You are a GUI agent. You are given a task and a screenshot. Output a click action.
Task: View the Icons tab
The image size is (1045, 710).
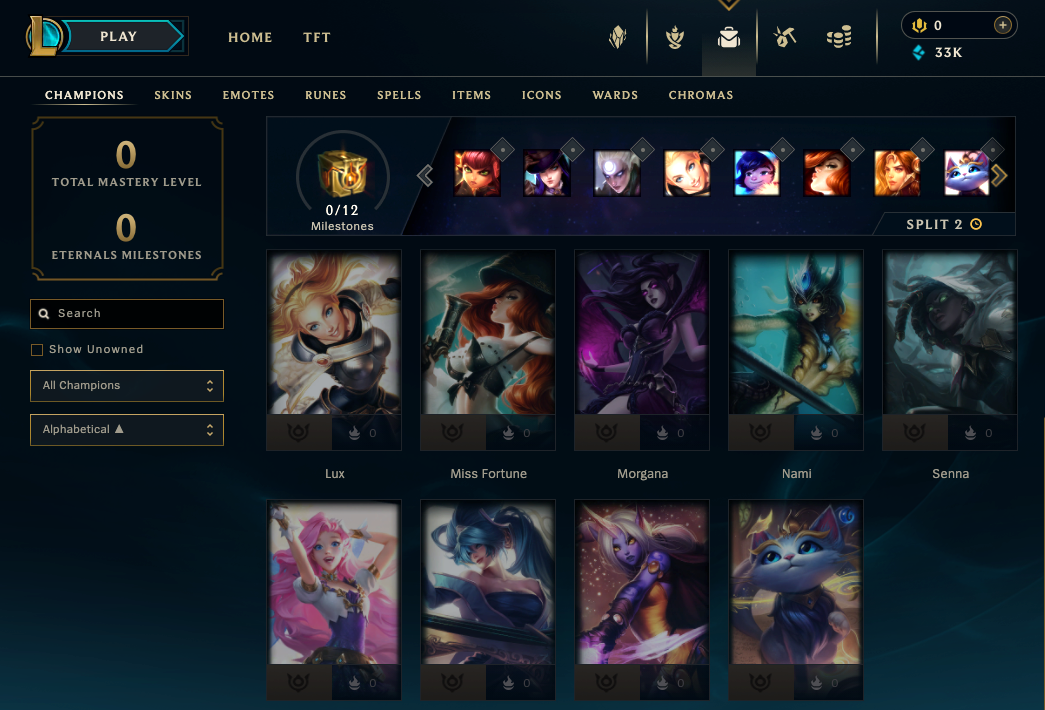tap(542, 95)
